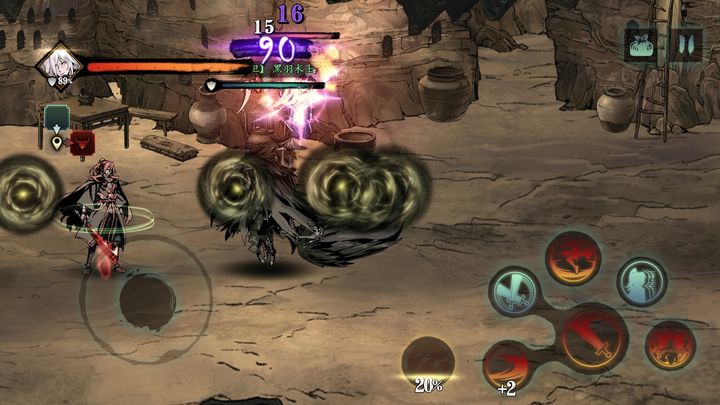
Task: Open the bag inventory icon
Action: click(641, 46)
